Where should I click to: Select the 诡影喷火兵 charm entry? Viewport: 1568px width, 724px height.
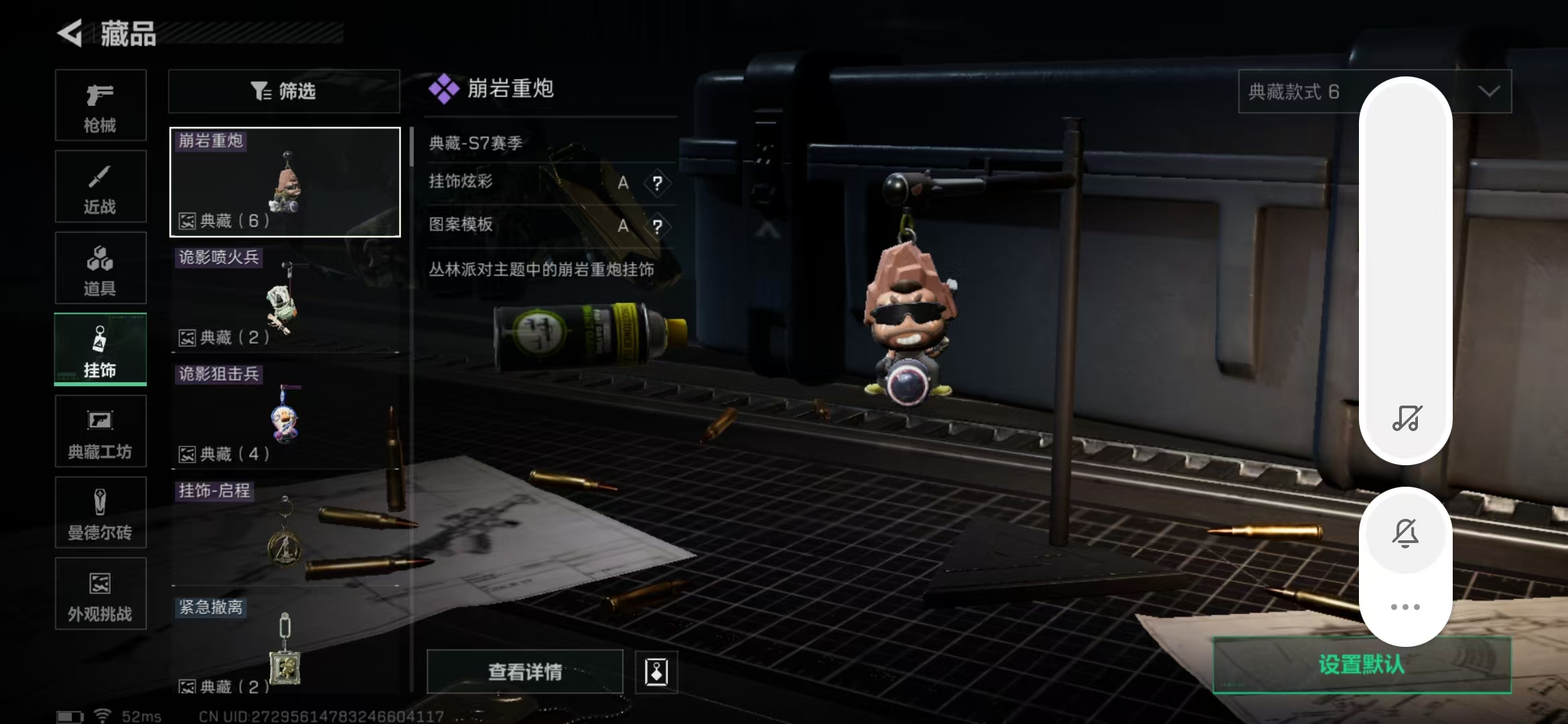pyautogui.click(x=285, y=298)
